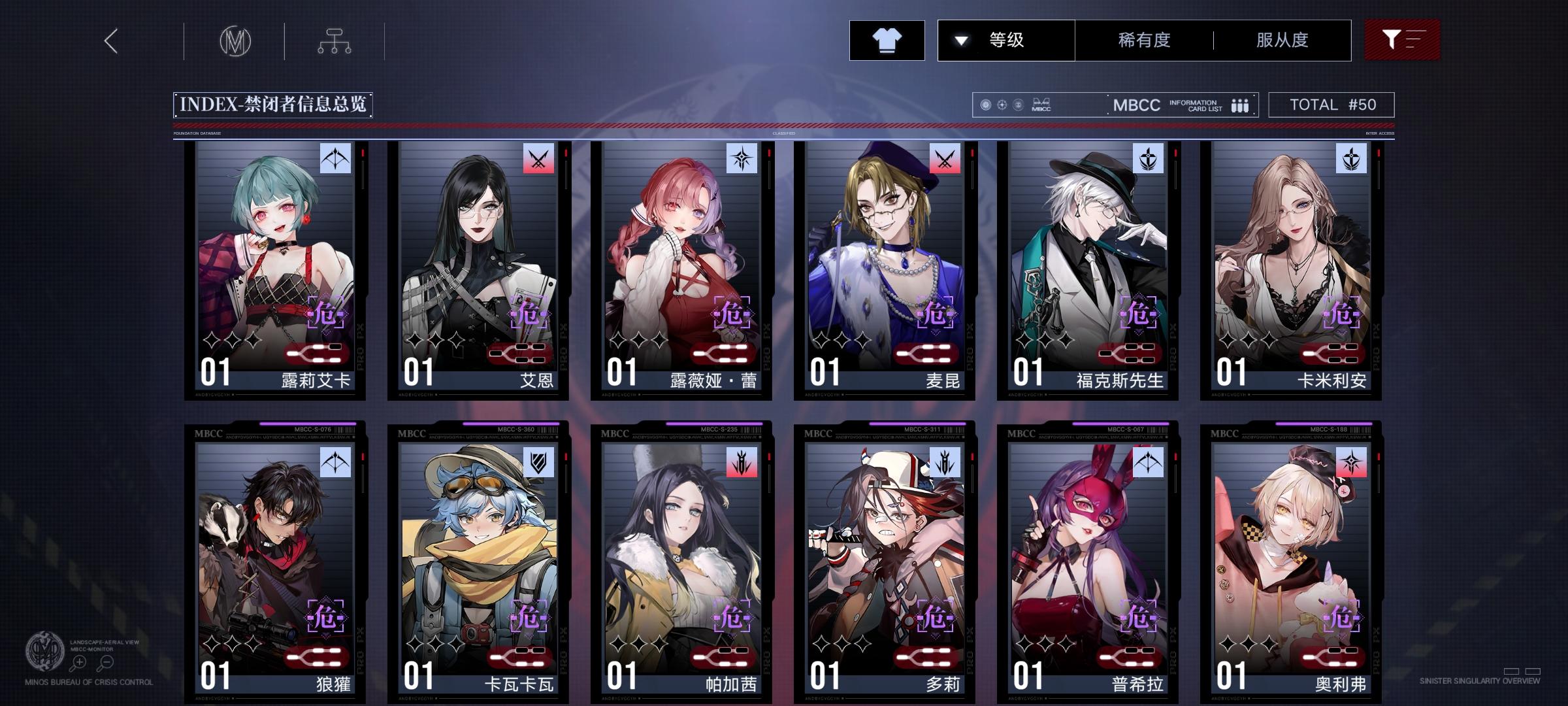Open the advanced filter funnel icon
This screenshot has width=1568, height=706.
click(x=1401, y=39)
